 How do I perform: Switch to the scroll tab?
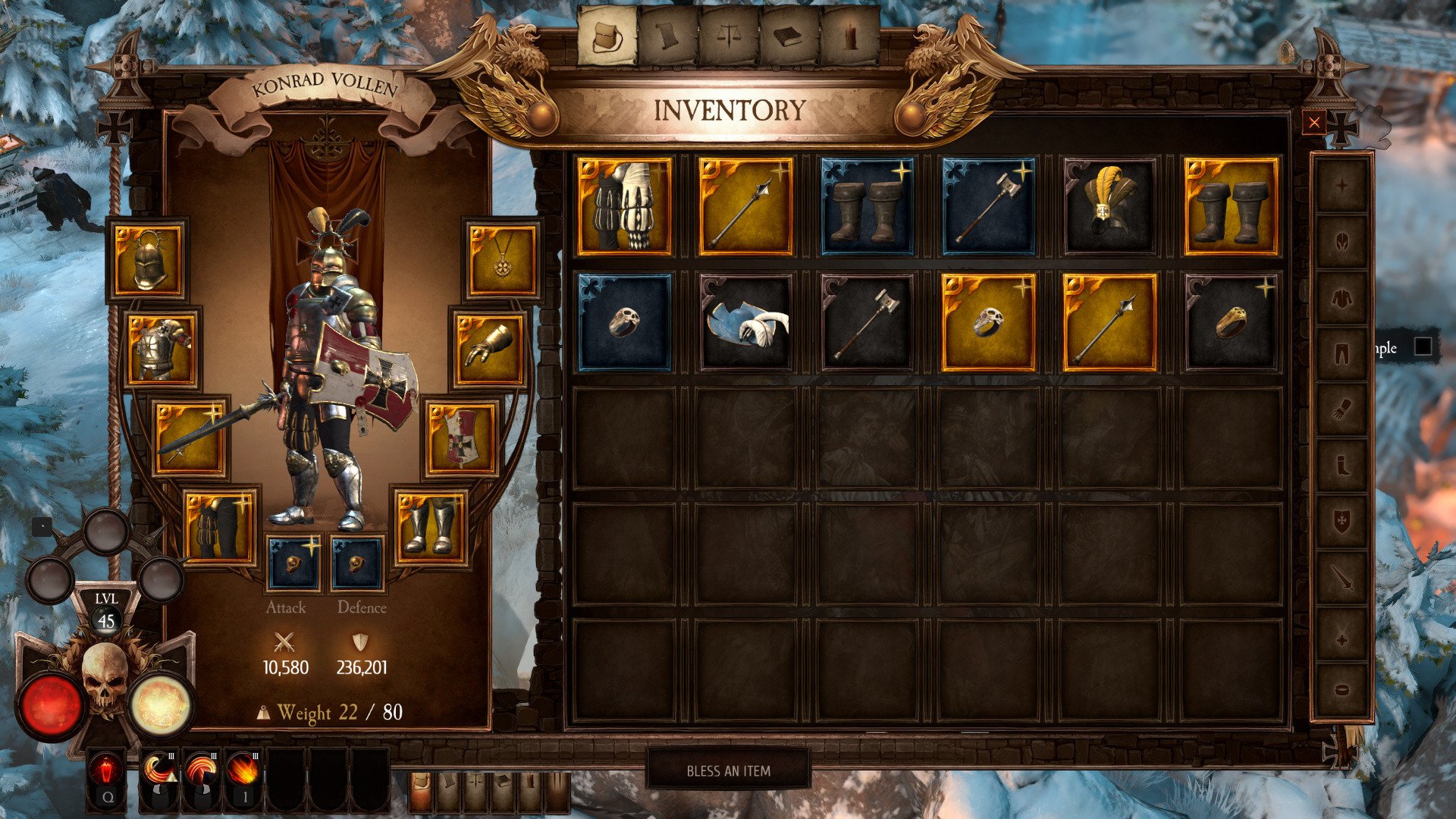click(667, 36)
